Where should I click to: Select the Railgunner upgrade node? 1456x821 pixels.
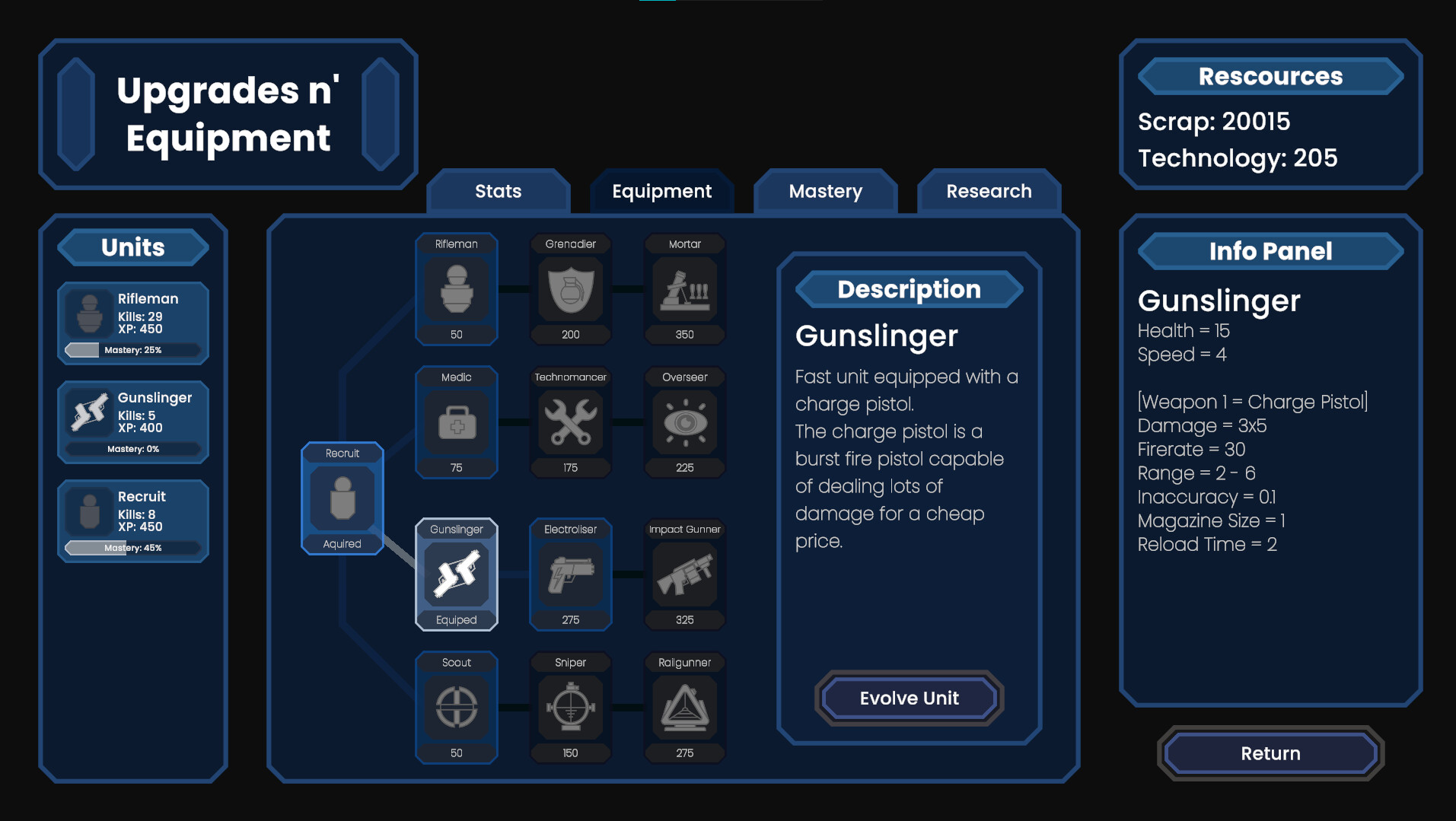pyautogui.click(x=683, y=709)
